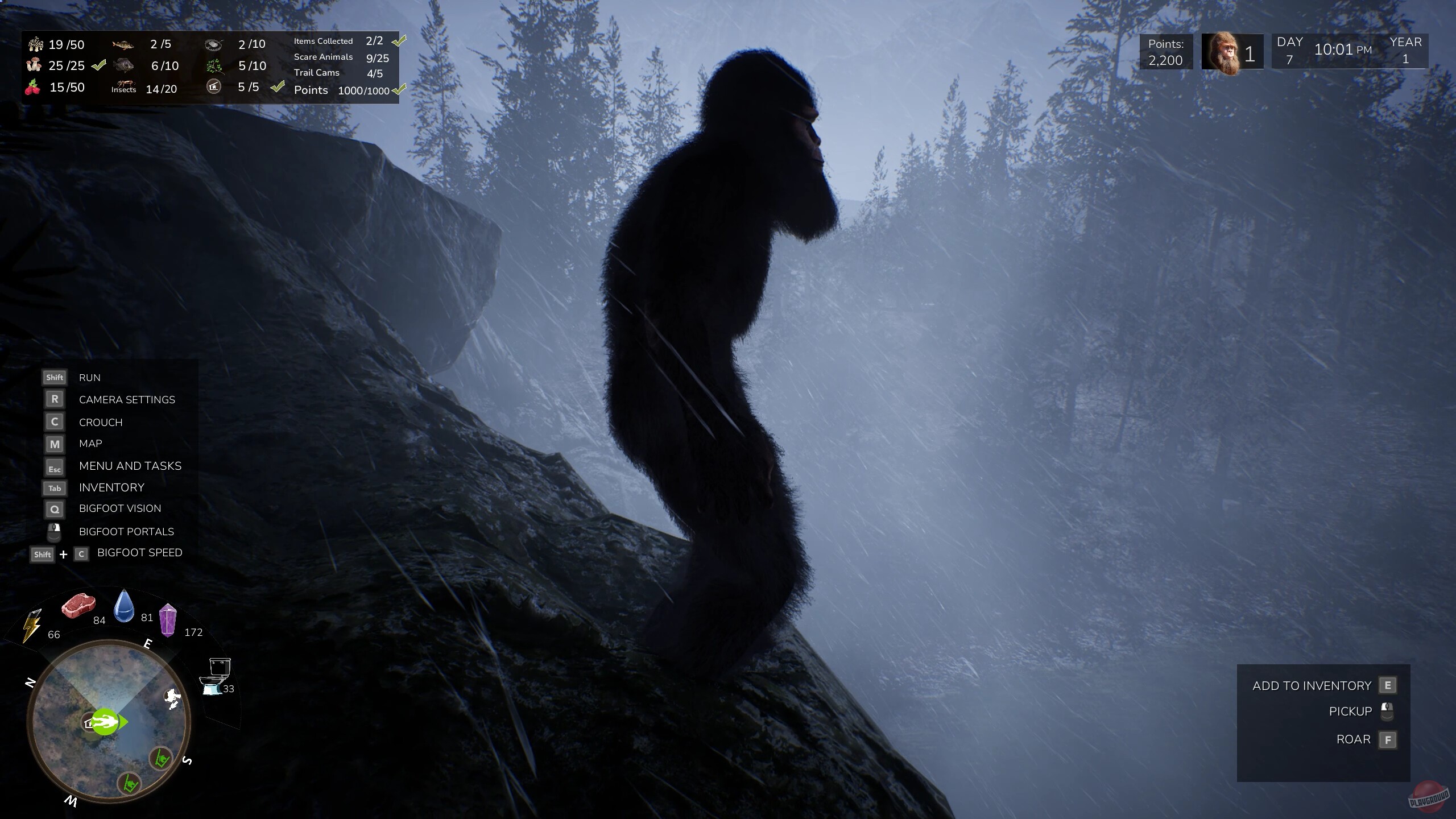This screenshot has width=1456, height=819.
Task: Select the mushroom collectible counter icon
Action: [35, 44]
